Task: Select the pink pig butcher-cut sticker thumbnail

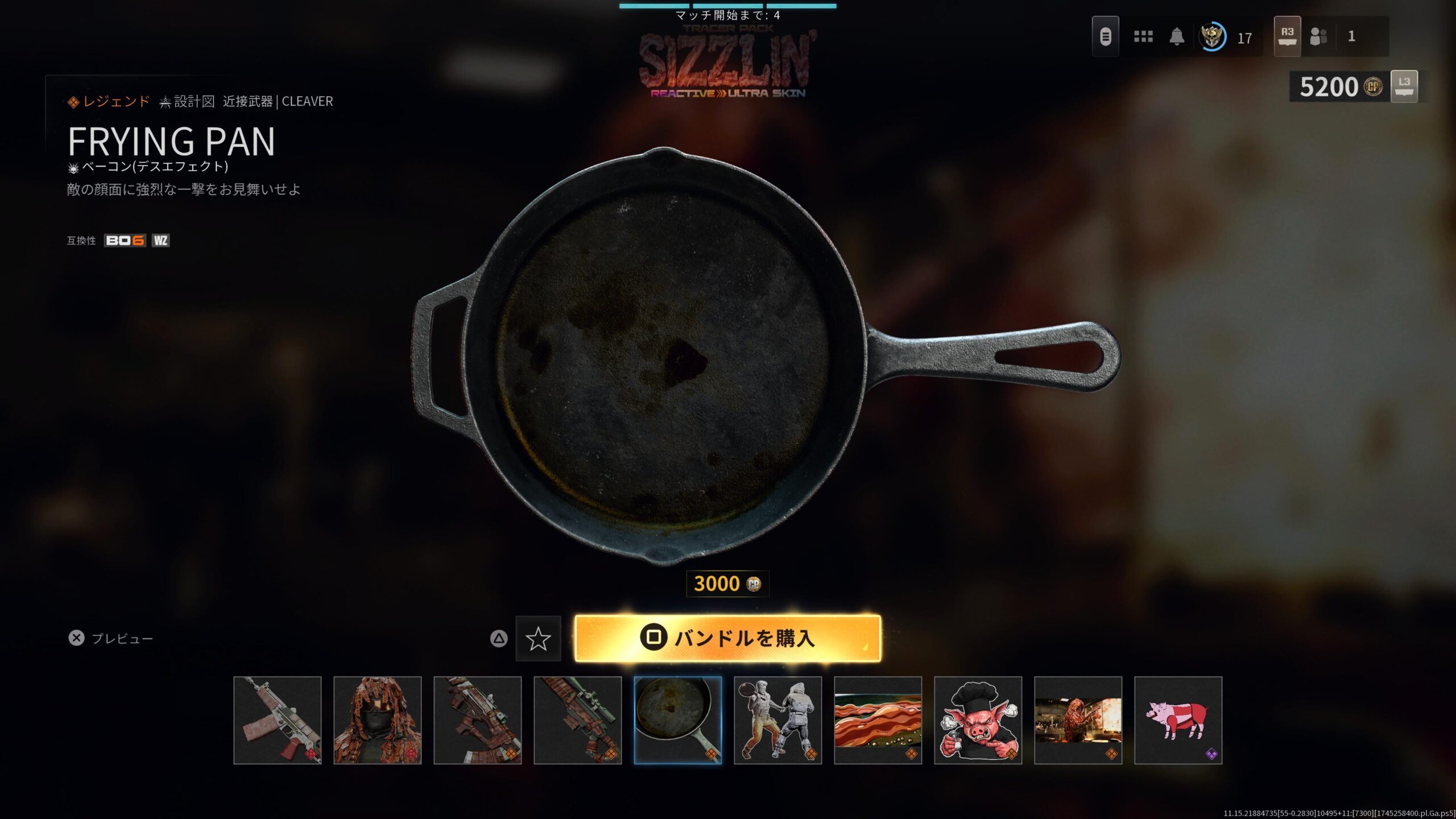Action: point(1178,720)
